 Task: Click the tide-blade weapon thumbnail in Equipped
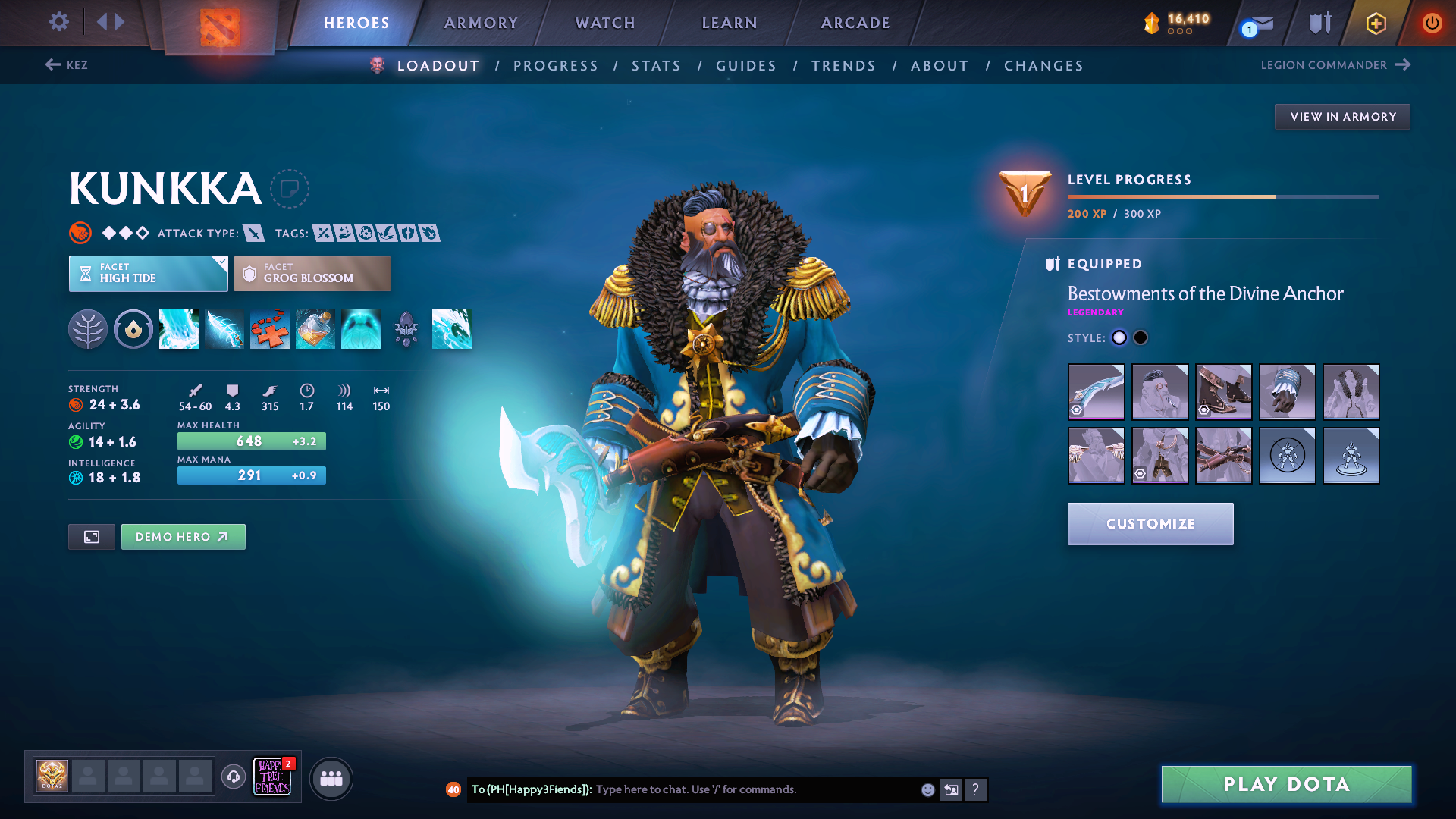point(1096,392)
